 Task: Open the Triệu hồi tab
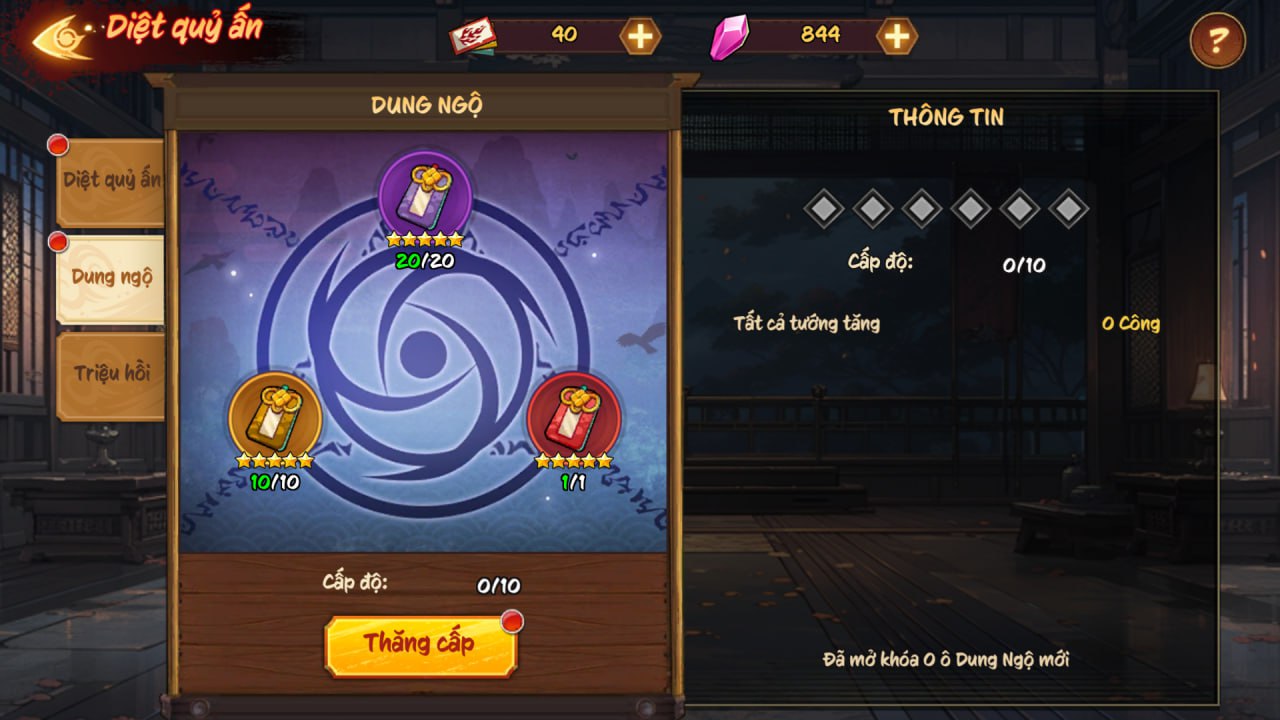click(111, 374)
